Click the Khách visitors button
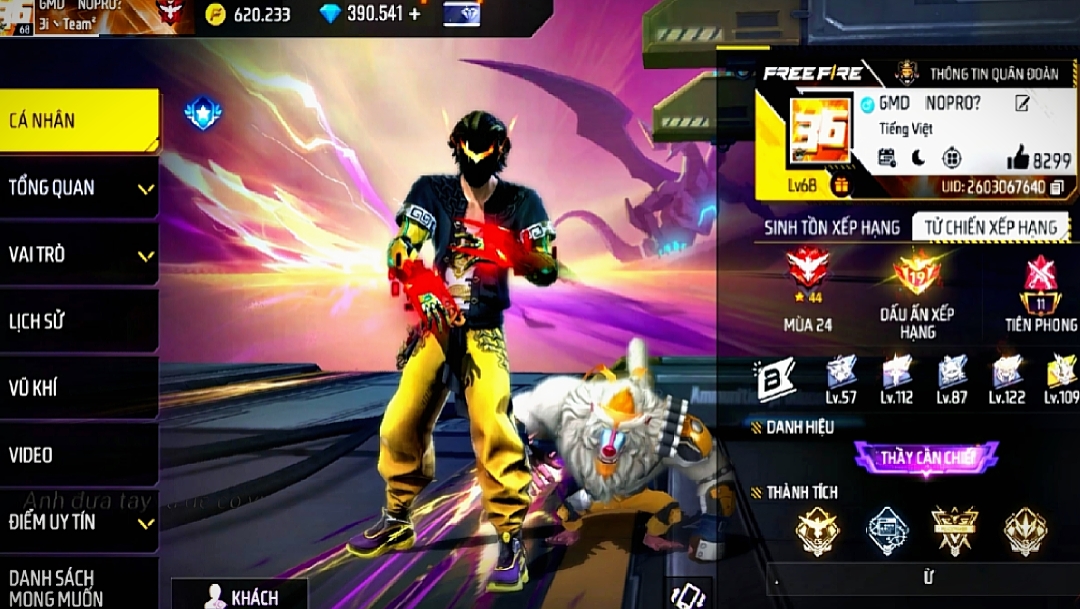Viewport: 1080px width, 609px height. [x=241, y=597]
